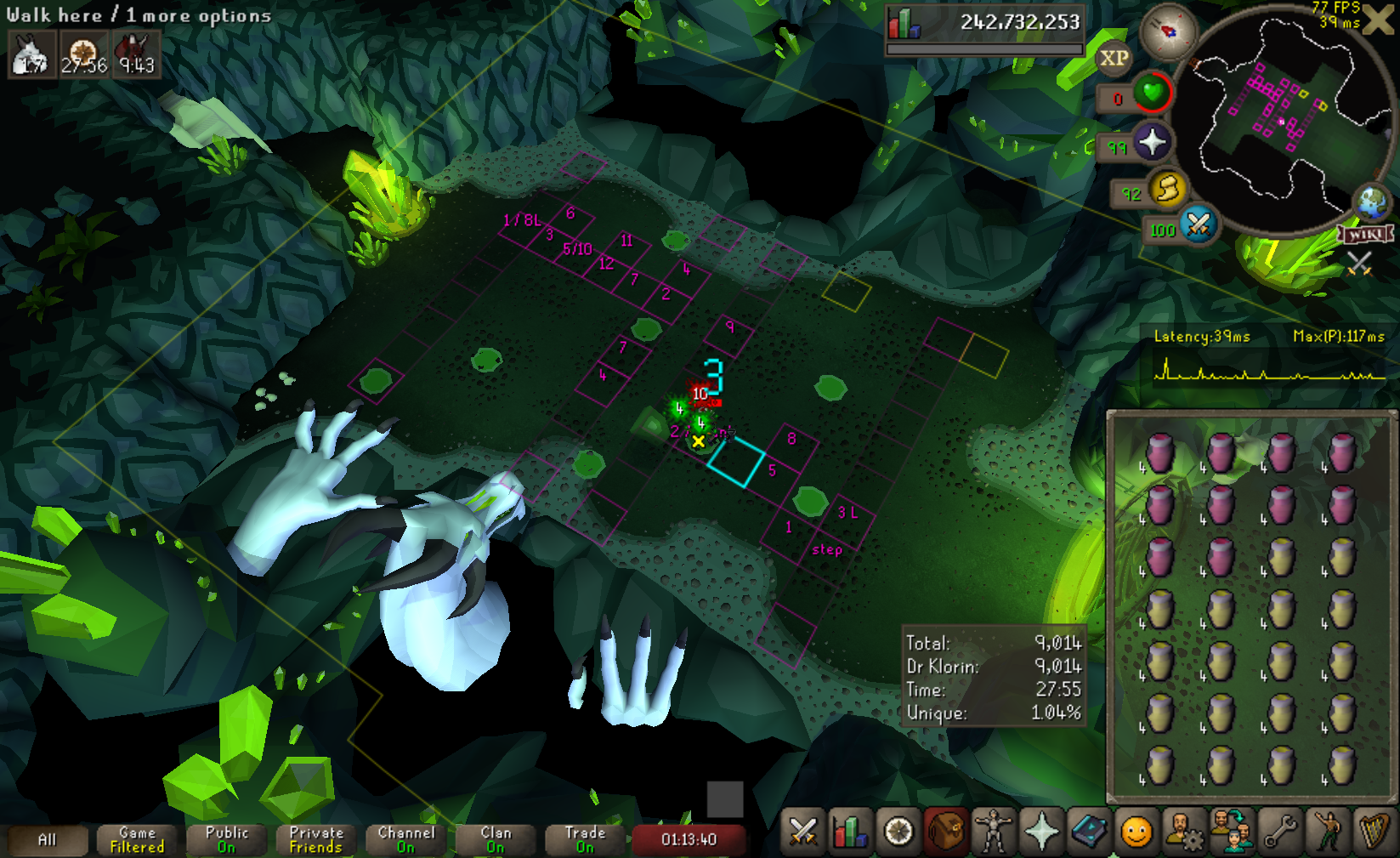Open the wrench Settings tab
Screen dimensions: 1400x858
[x=1279, y=831]
